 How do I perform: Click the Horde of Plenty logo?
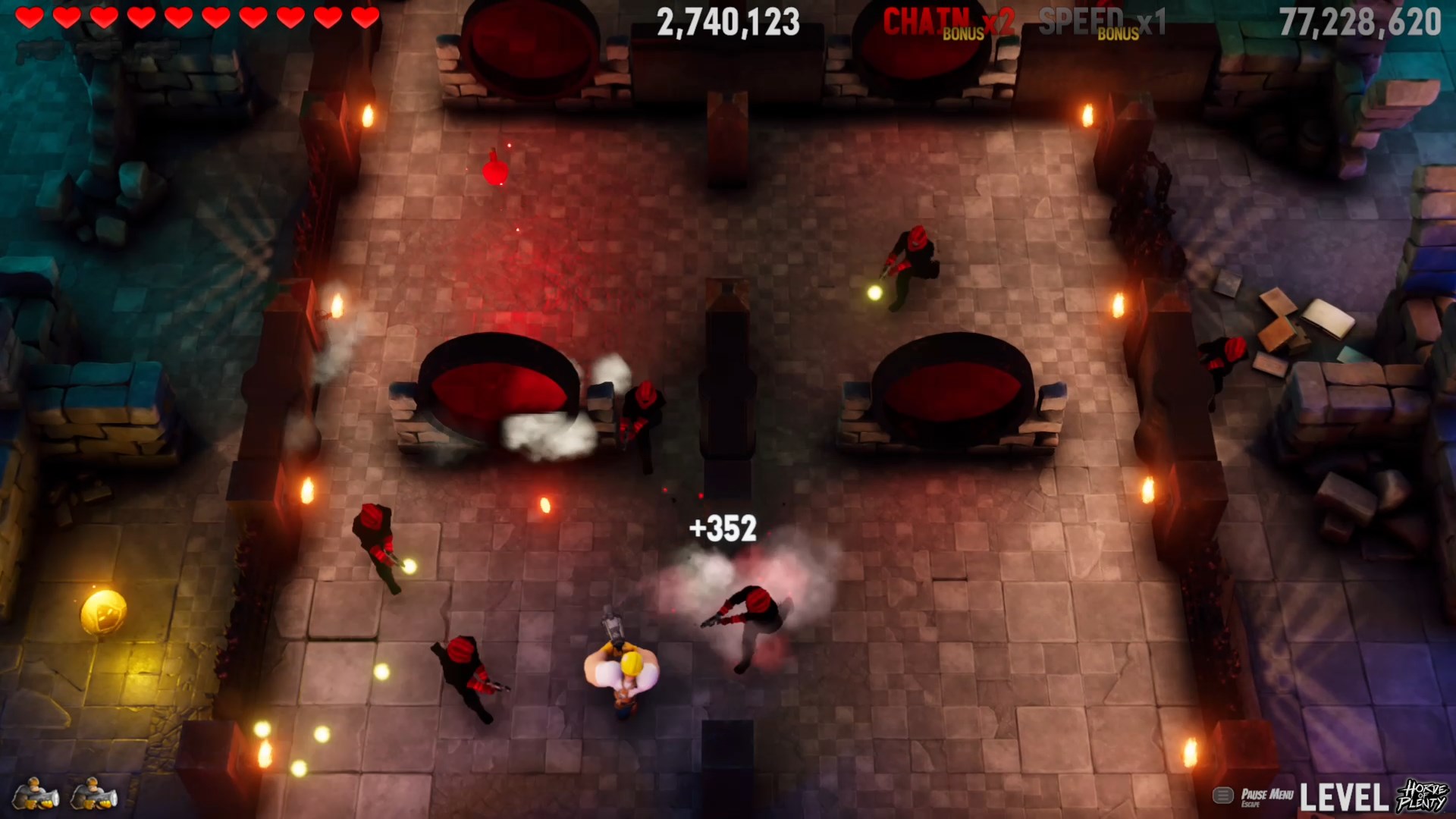click(x=1422, y=796)
